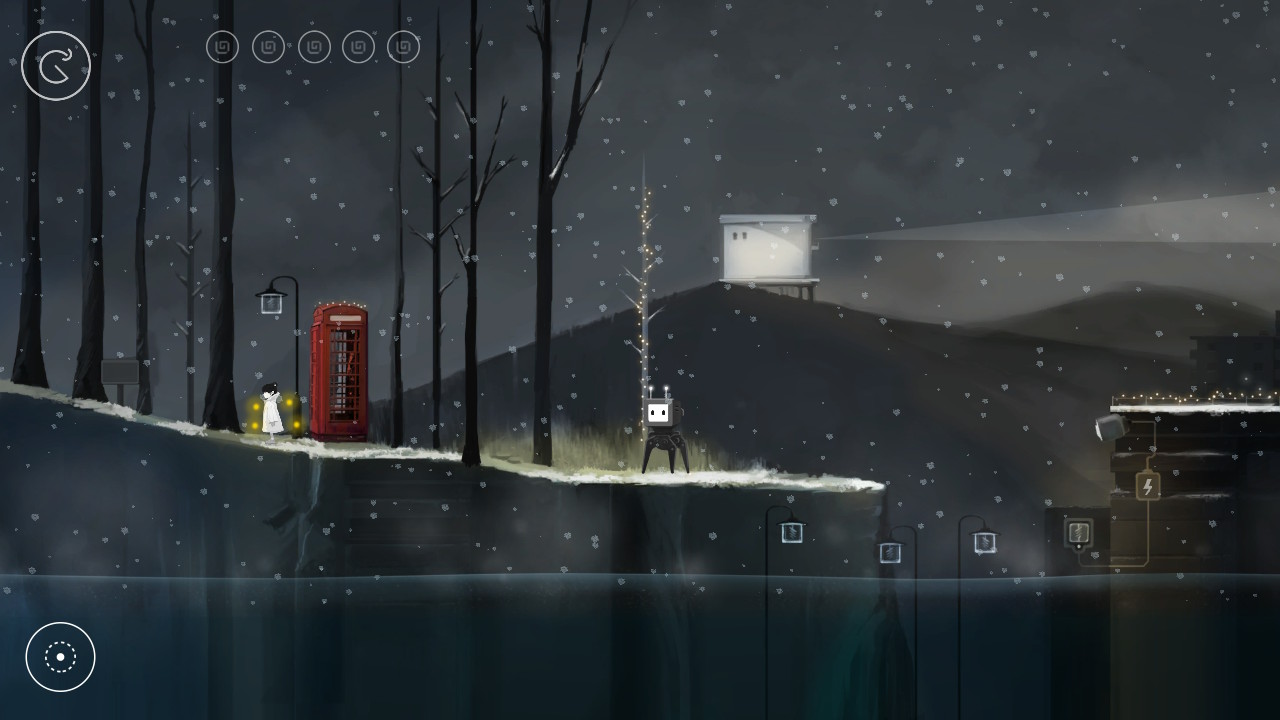The height and width of the screenshot is (720, 1280).
Task: Toggle the middle underwater hanging lantern
Action: point(888,551)
